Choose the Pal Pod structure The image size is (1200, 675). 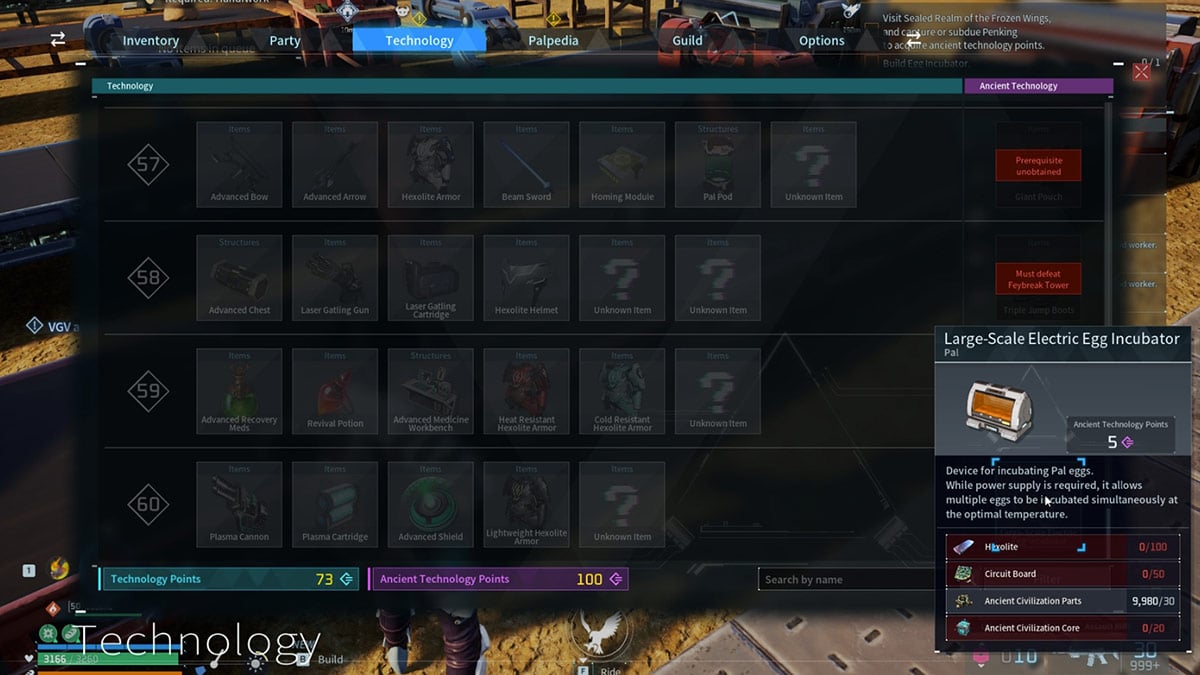coord(718,164)
